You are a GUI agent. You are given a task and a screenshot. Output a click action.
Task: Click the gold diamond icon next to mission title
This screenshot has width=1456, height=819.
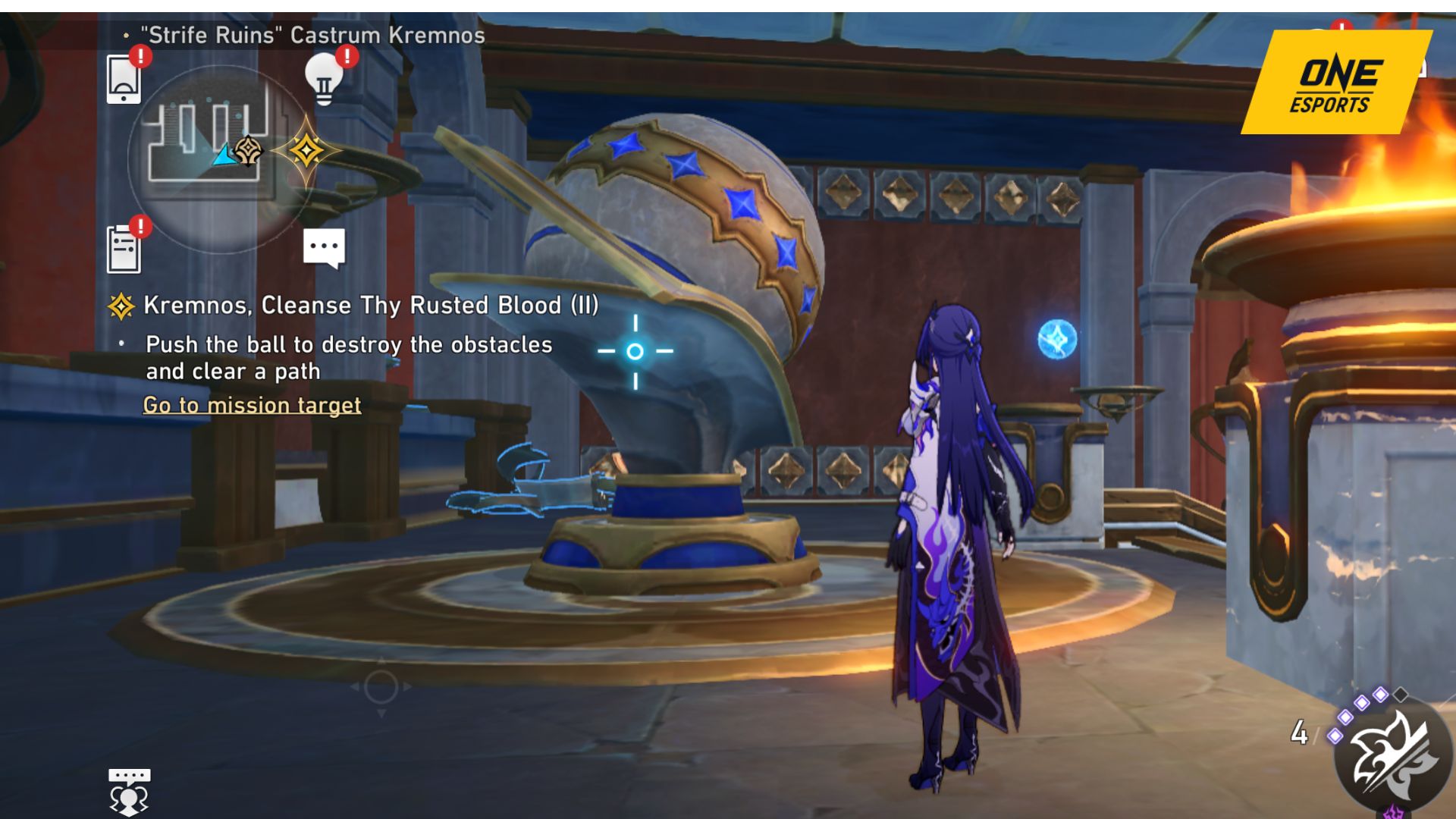pos(120,306)
